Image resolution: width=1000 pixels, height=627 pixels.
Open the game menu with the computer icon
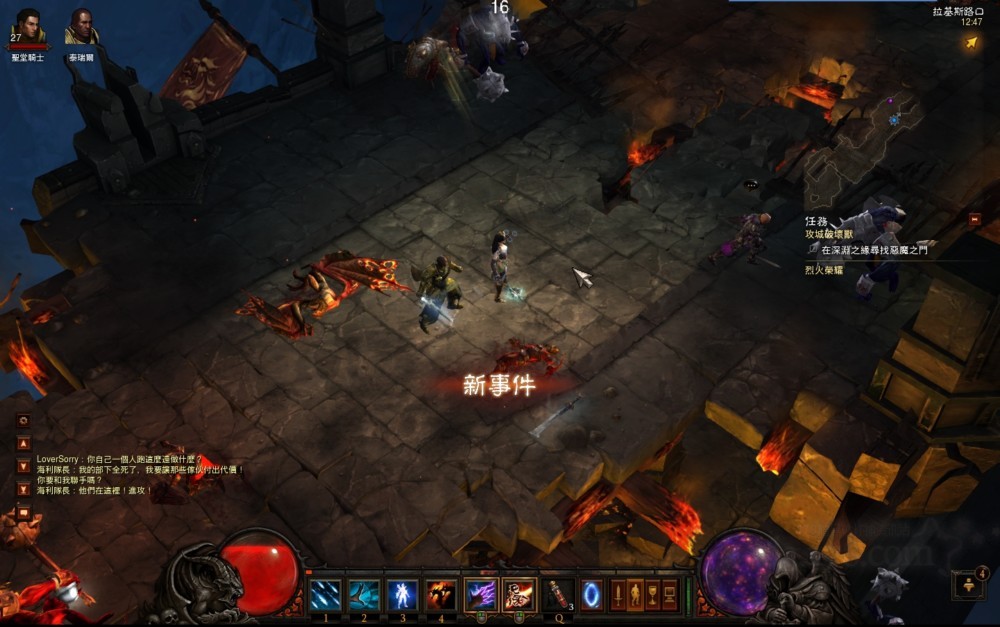[x=669, y=594]
